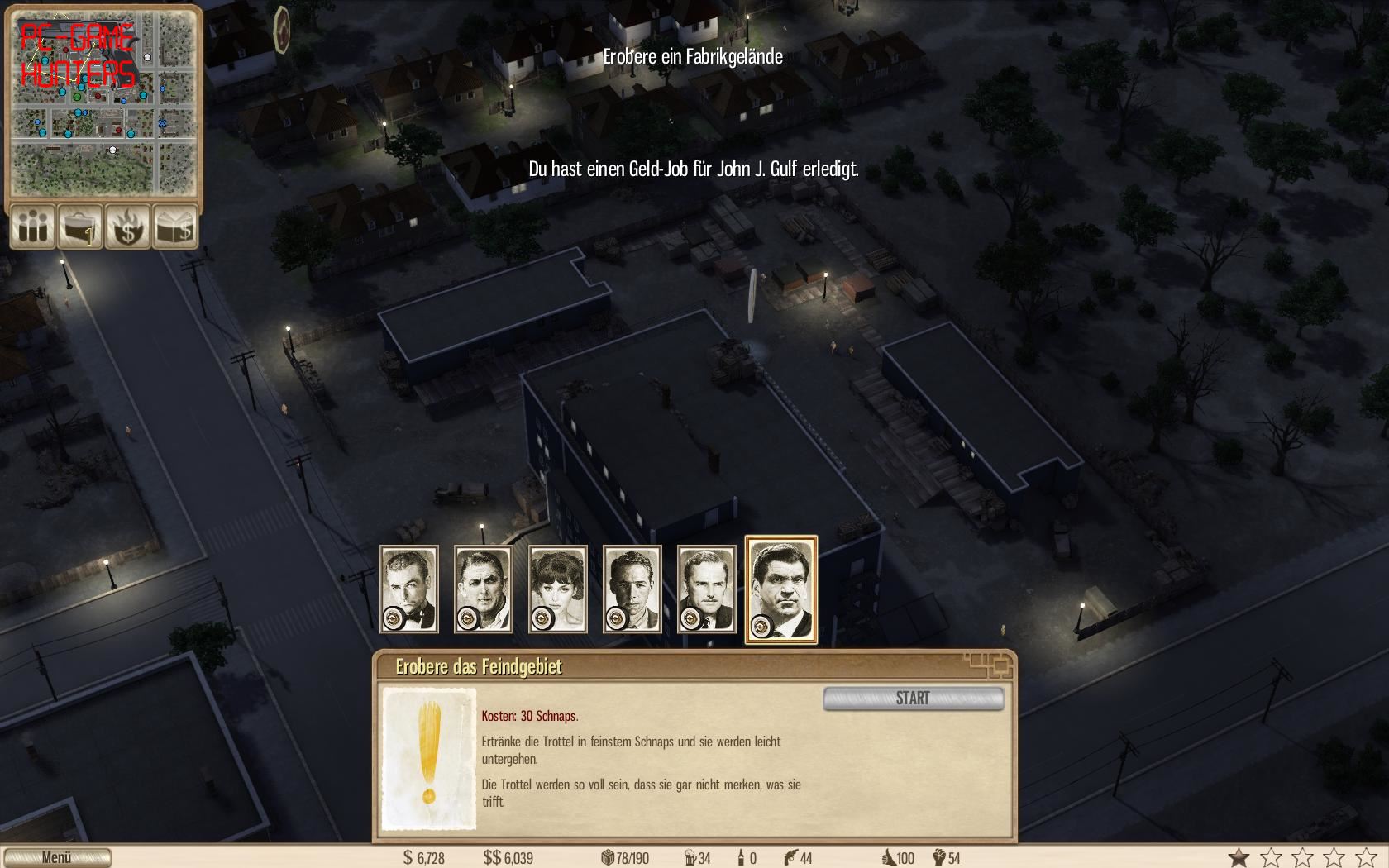Choose the older man in white open-collar shirt
The height and width of the screenshot is (868, 1389).
484,589
